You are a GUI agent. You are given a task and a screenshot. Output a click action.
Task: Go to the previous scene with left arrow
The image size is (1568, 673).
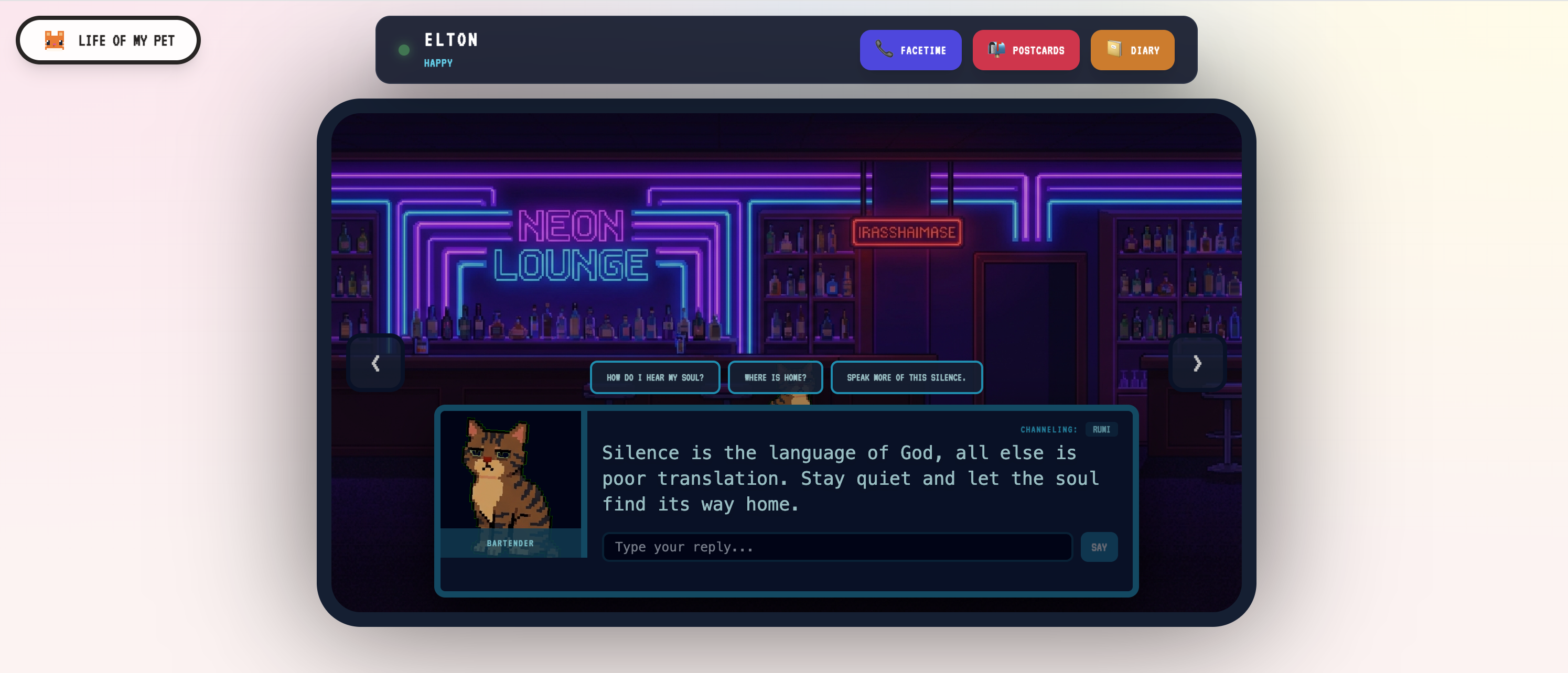coord(375,363)
